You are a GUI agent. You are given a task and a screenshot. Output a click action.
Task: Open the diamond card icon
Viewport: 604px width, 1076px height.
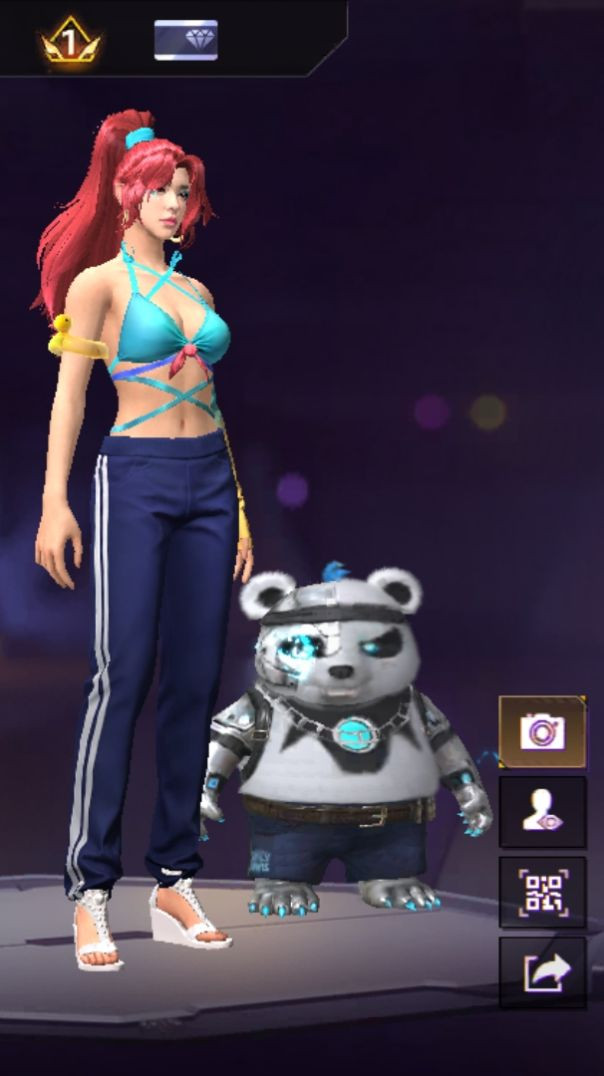click(x=185, y=40)
